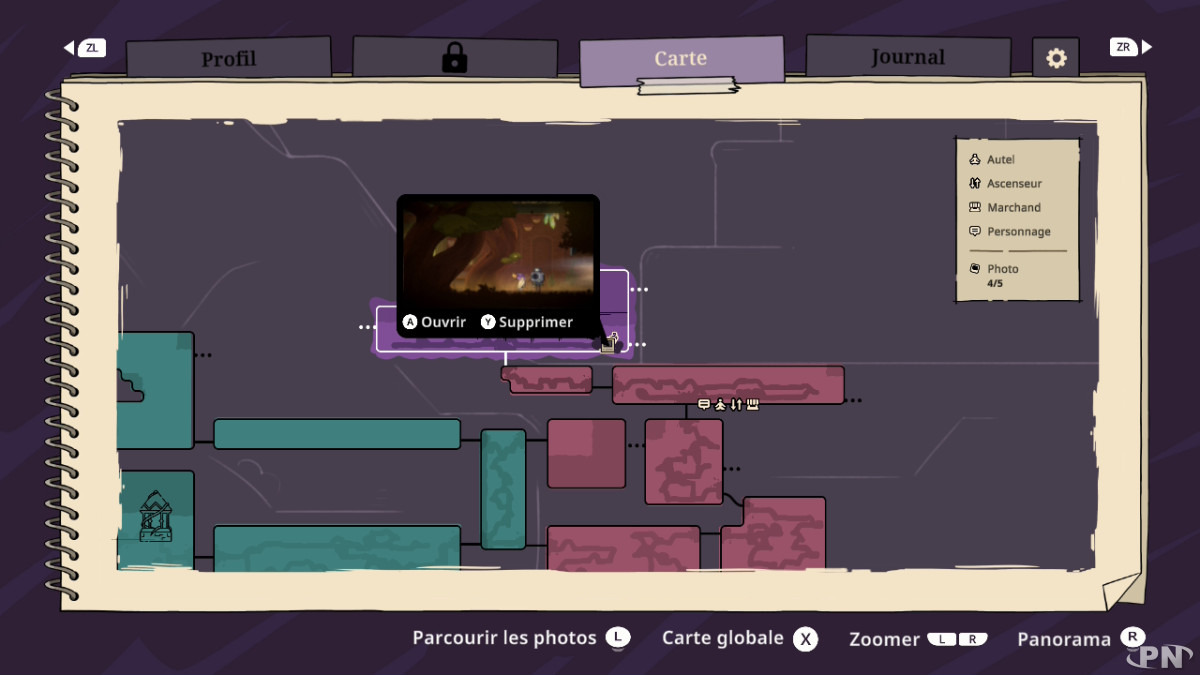Open the gear settings tab
The image size is (1200, 675).
coord(1056,59)
